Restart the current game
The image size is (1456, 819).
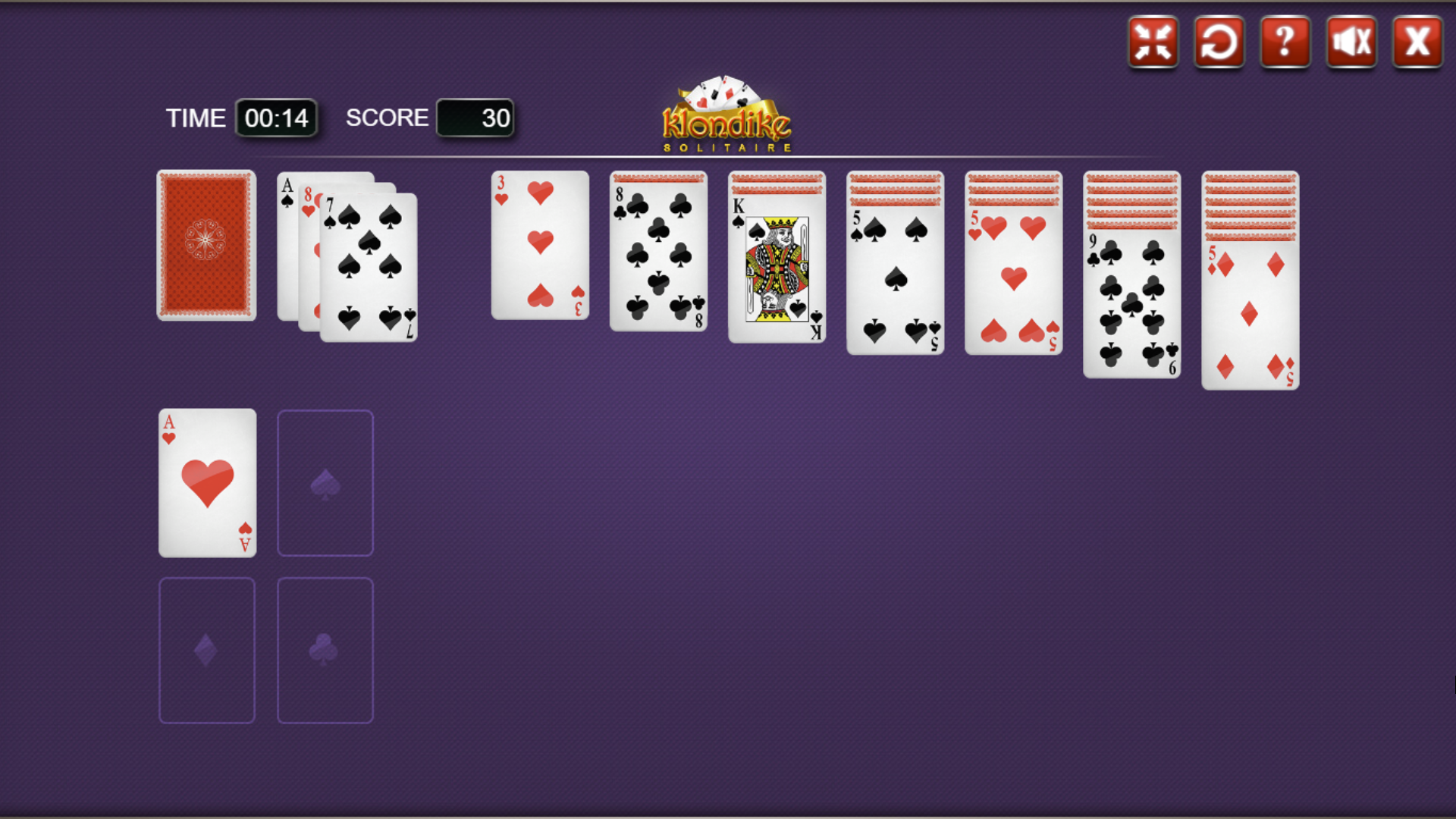point(1218,42)
